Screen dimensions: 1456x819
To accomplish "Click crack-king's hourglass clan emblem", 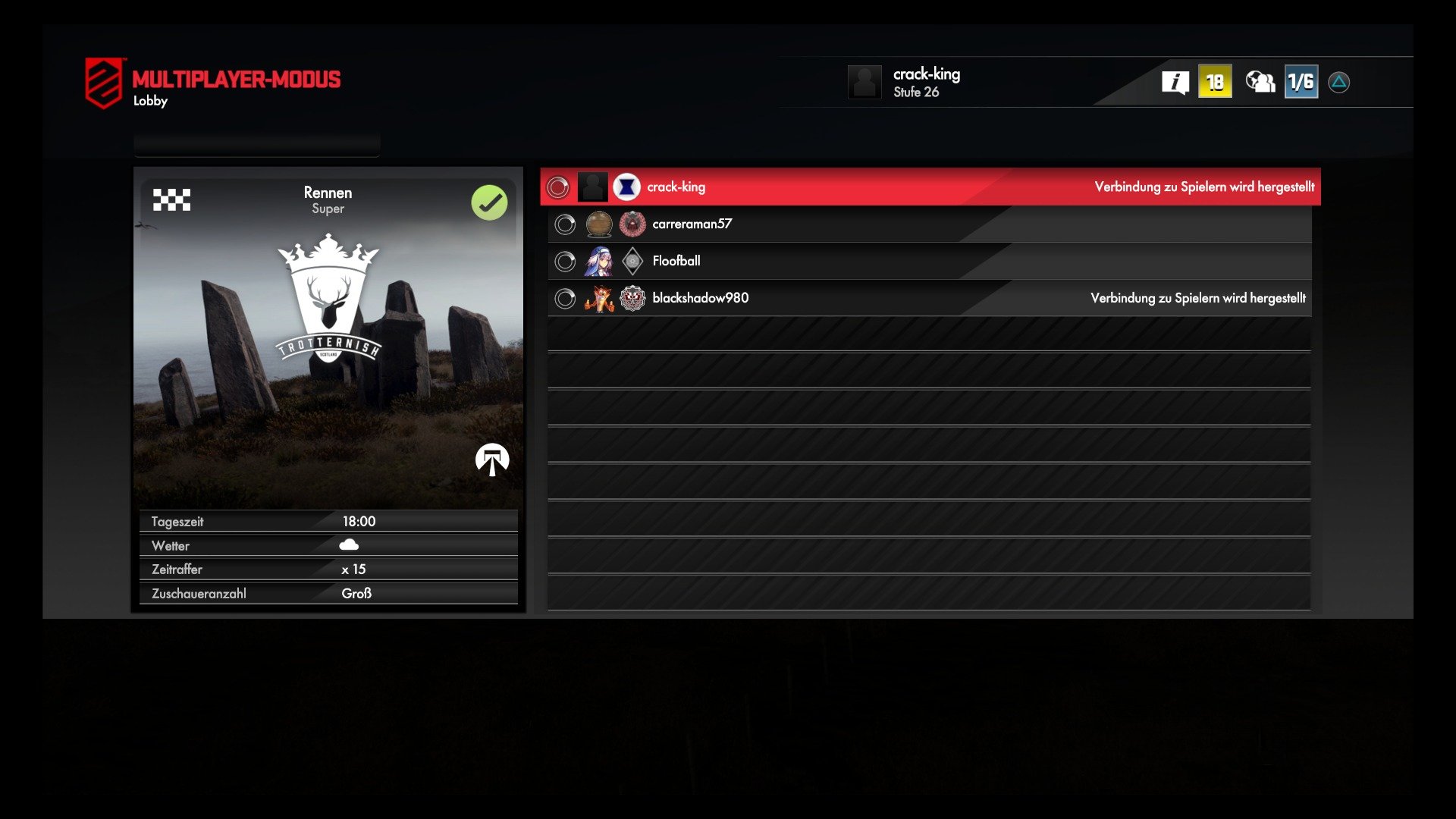I will pos(627,187).
